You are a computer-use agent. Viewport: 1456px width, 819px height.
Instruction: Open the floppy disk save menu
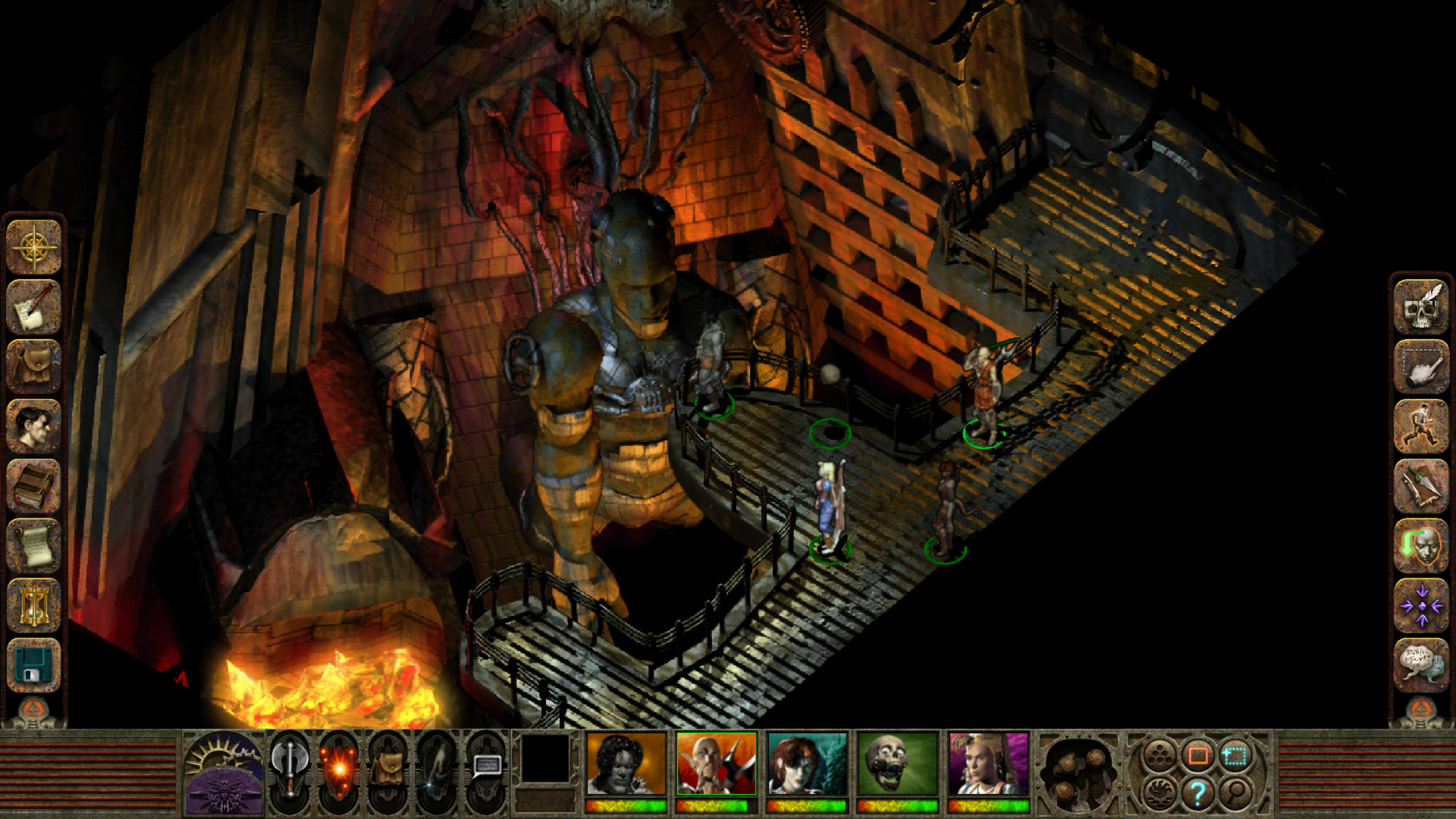[x=33, y=665]
